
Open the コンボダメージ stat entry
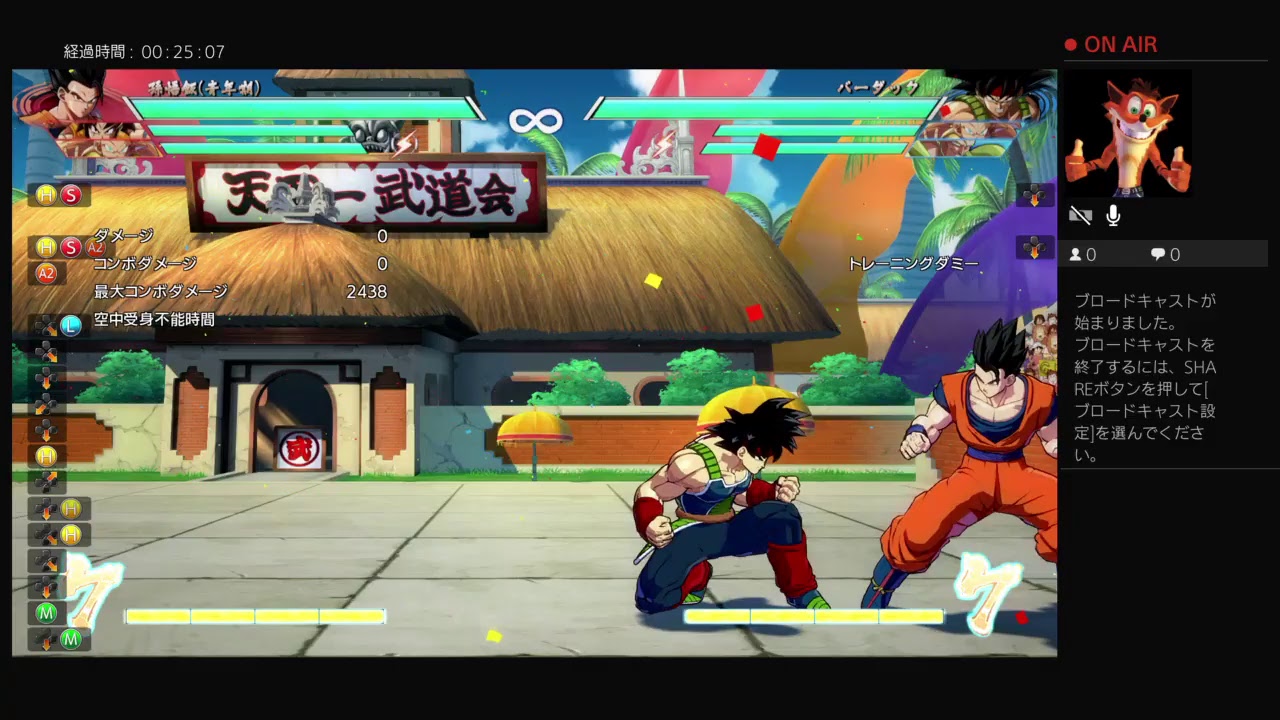[x=146, y=264]
